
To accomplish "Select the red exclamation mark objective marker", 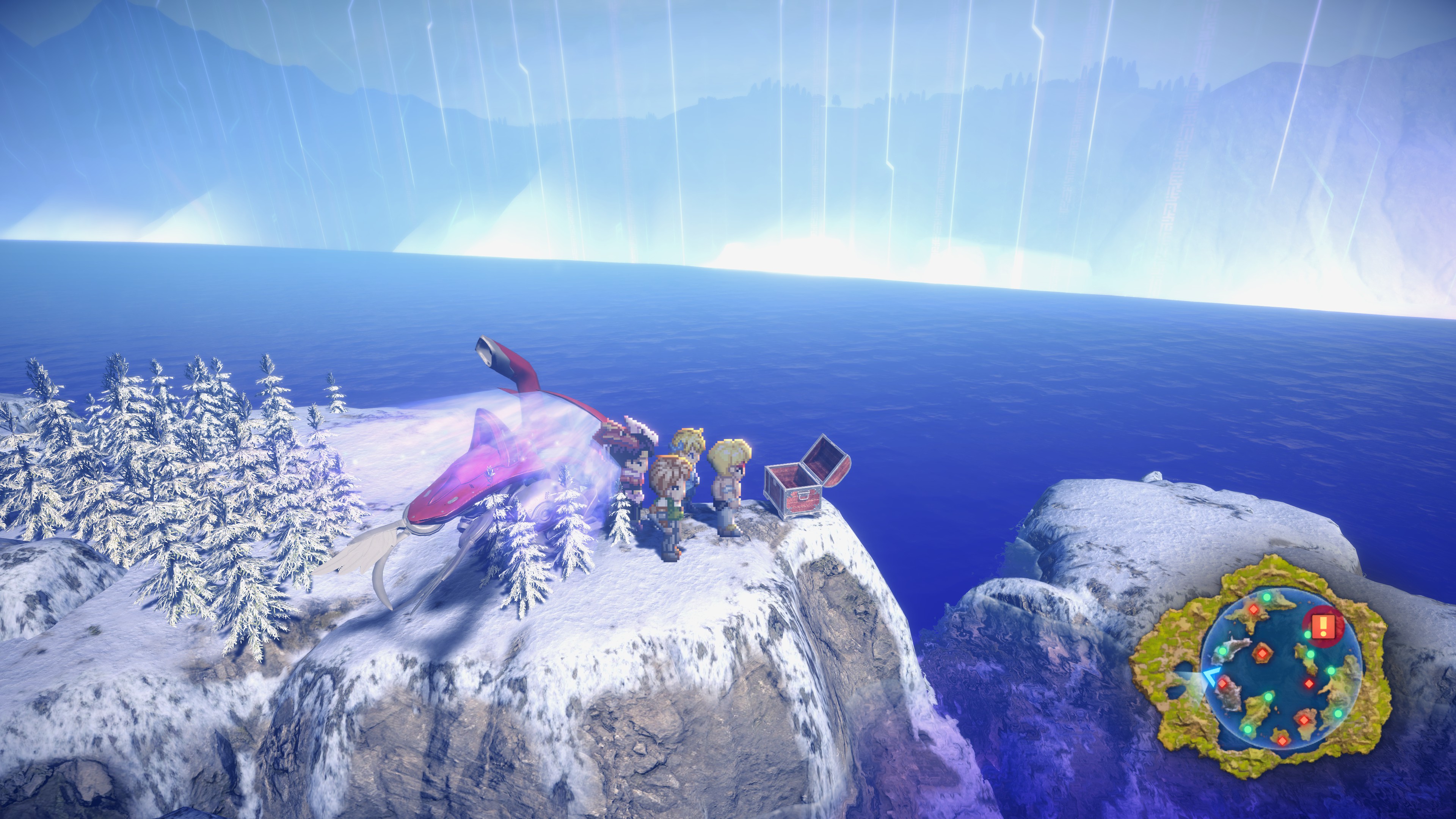I will coord(1323,626).
